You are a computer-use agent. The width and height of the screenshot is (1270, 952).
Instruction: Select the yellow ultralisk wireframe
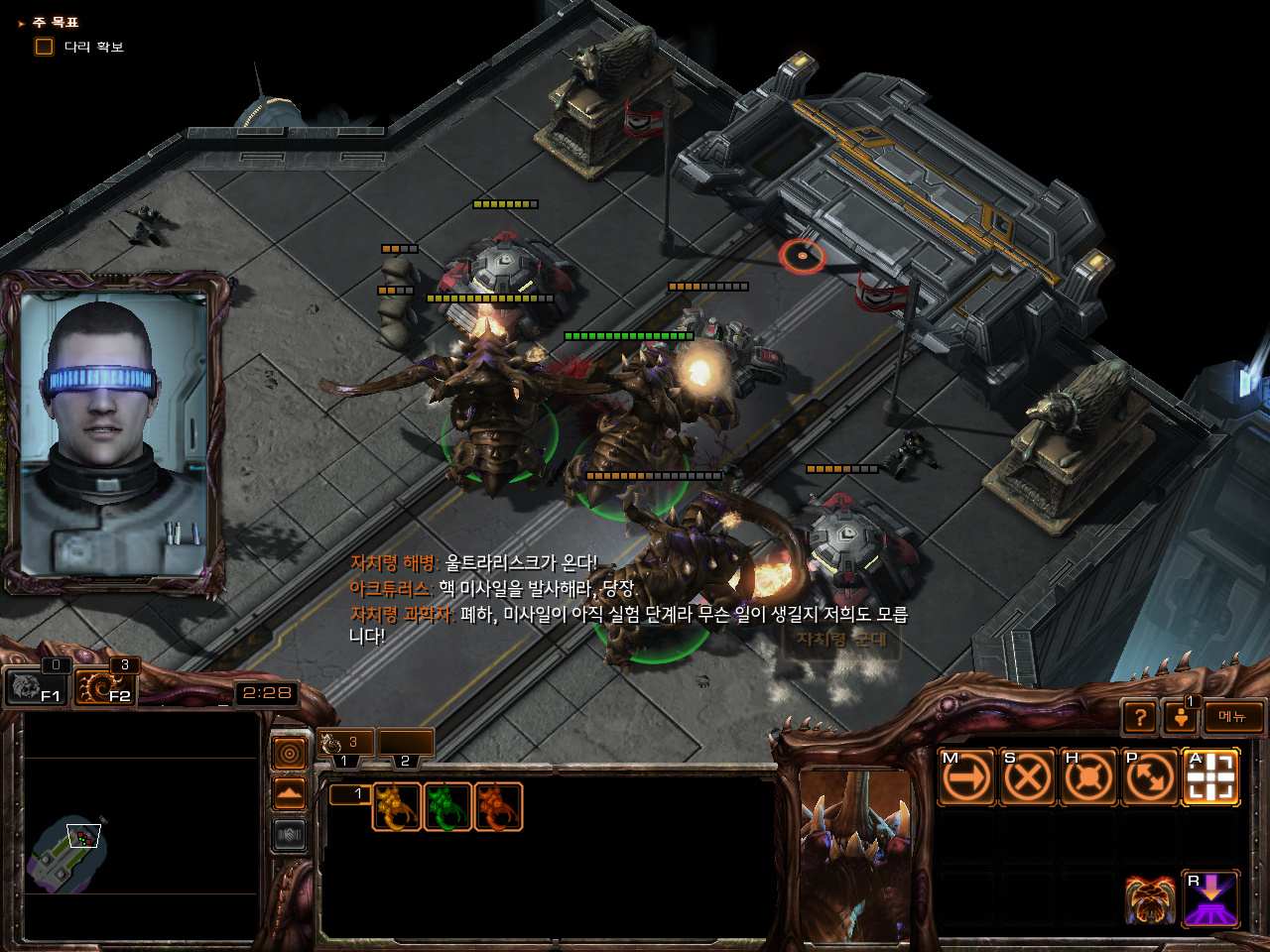(396, 806)
